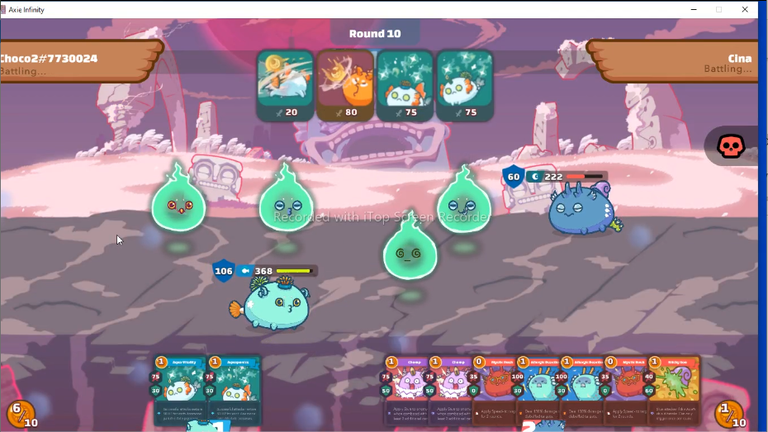Close the Axie Infinity window
The height and width of the screenshot is (432, 768).
[745, 9]
